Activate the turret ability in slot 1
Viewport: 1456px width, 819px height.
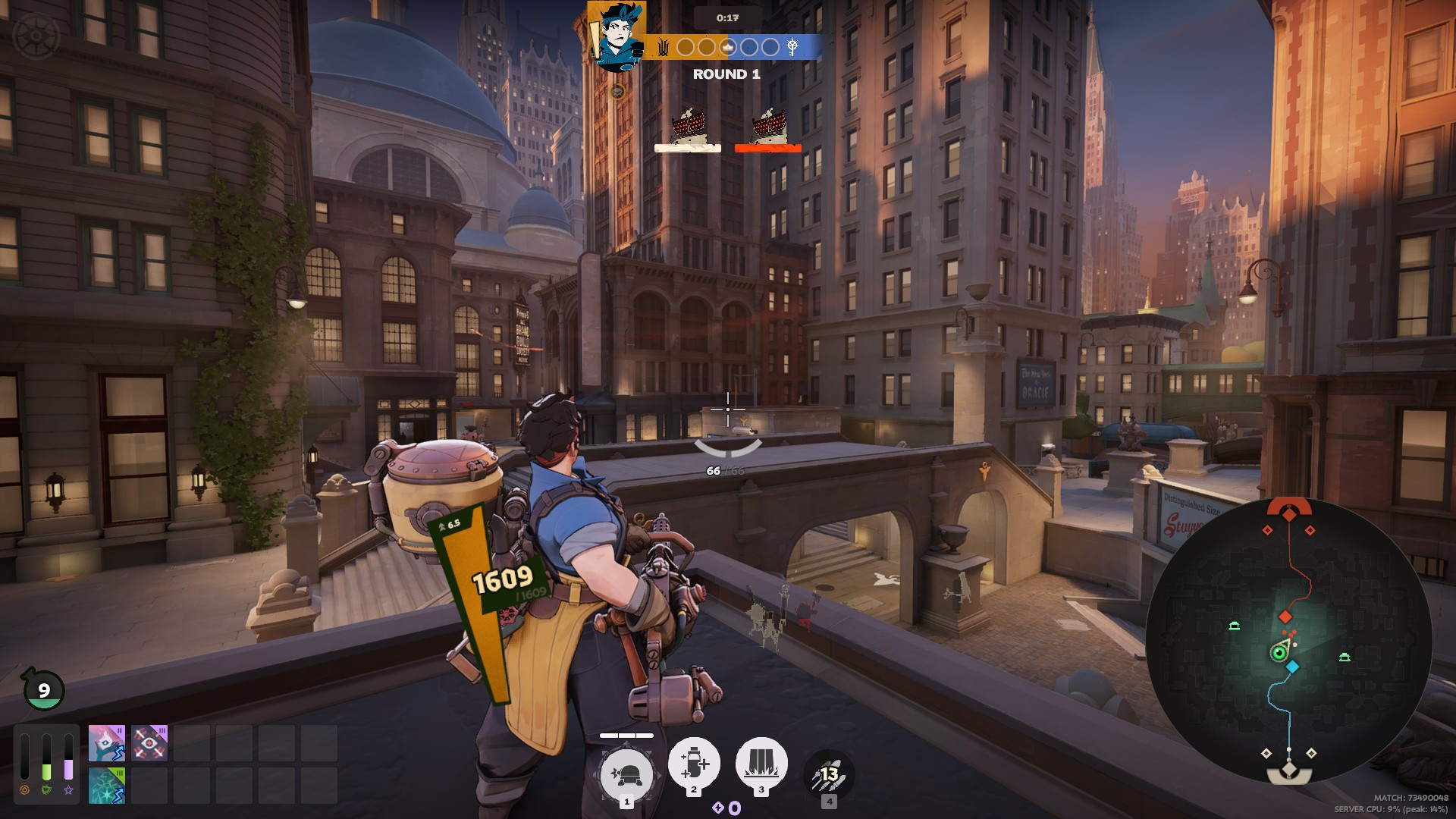click(x=626, y=774)
